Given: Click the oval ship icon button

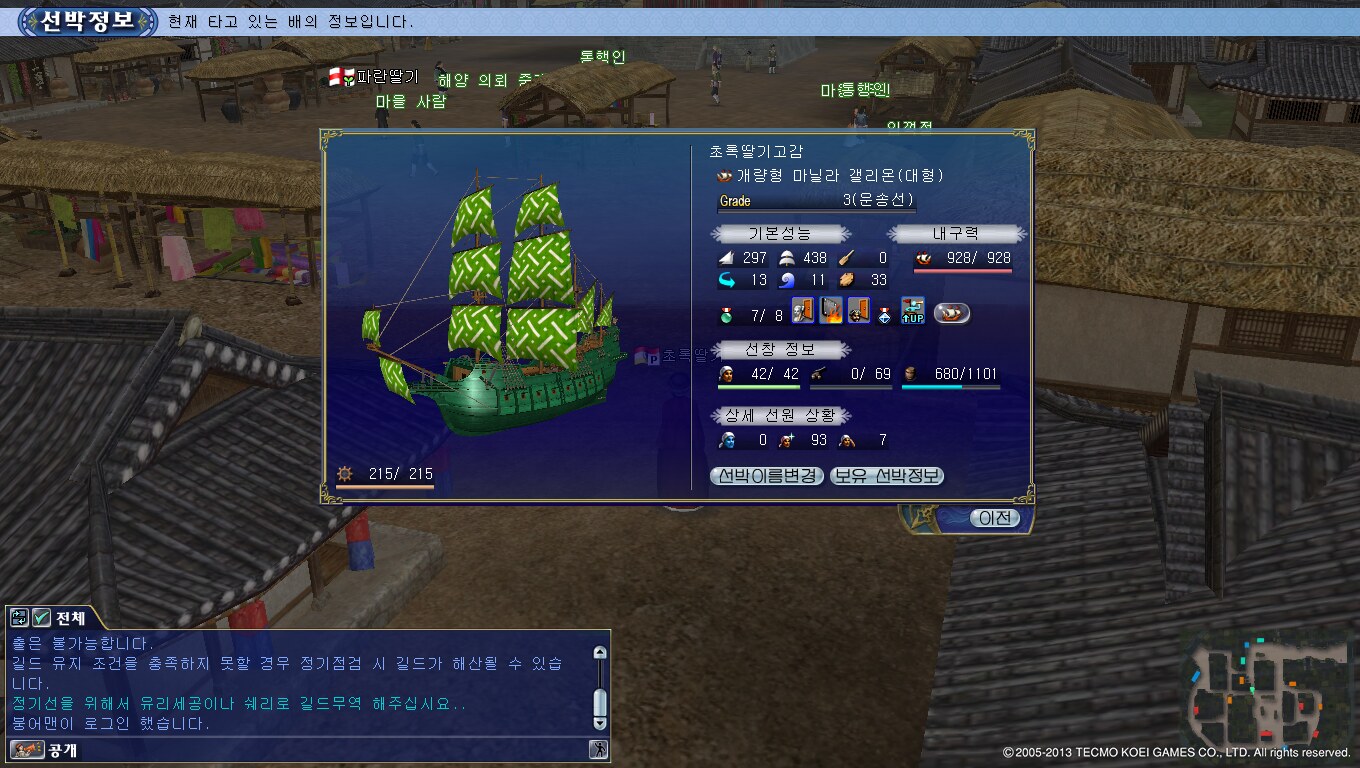Looking at the screenshot, I should [952, 314].
